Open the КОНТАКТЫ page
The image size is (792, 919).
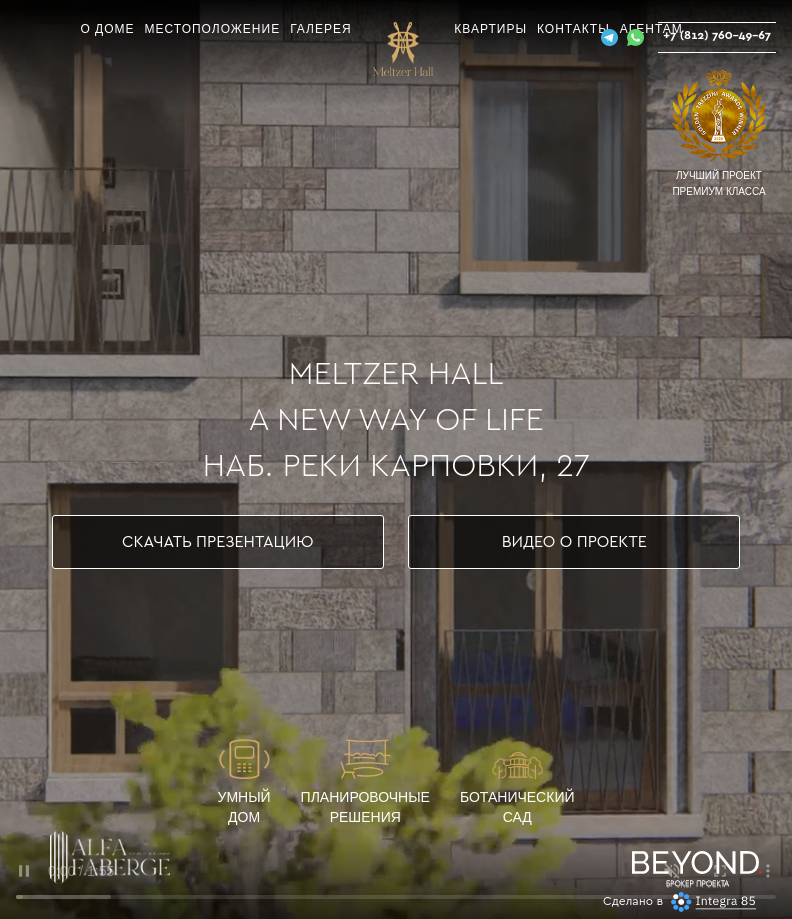[x=572, y=29]
